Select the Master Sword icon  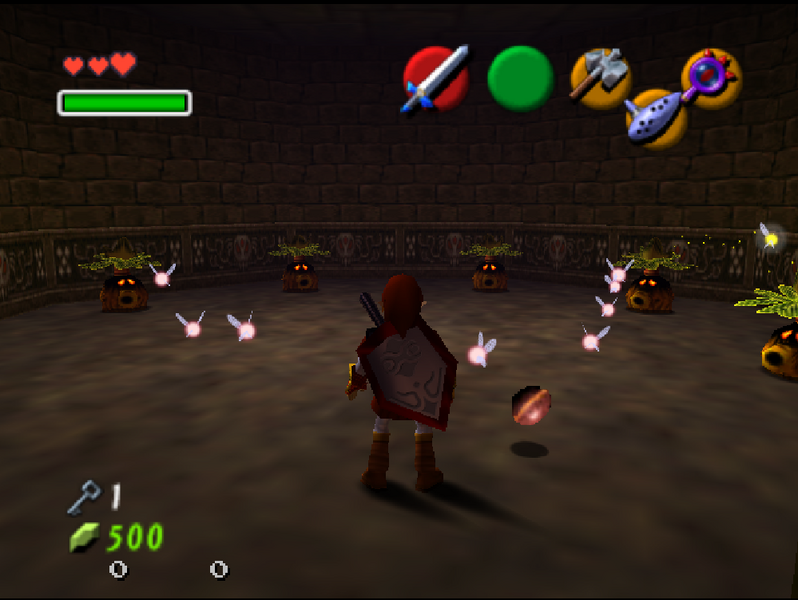436,78
